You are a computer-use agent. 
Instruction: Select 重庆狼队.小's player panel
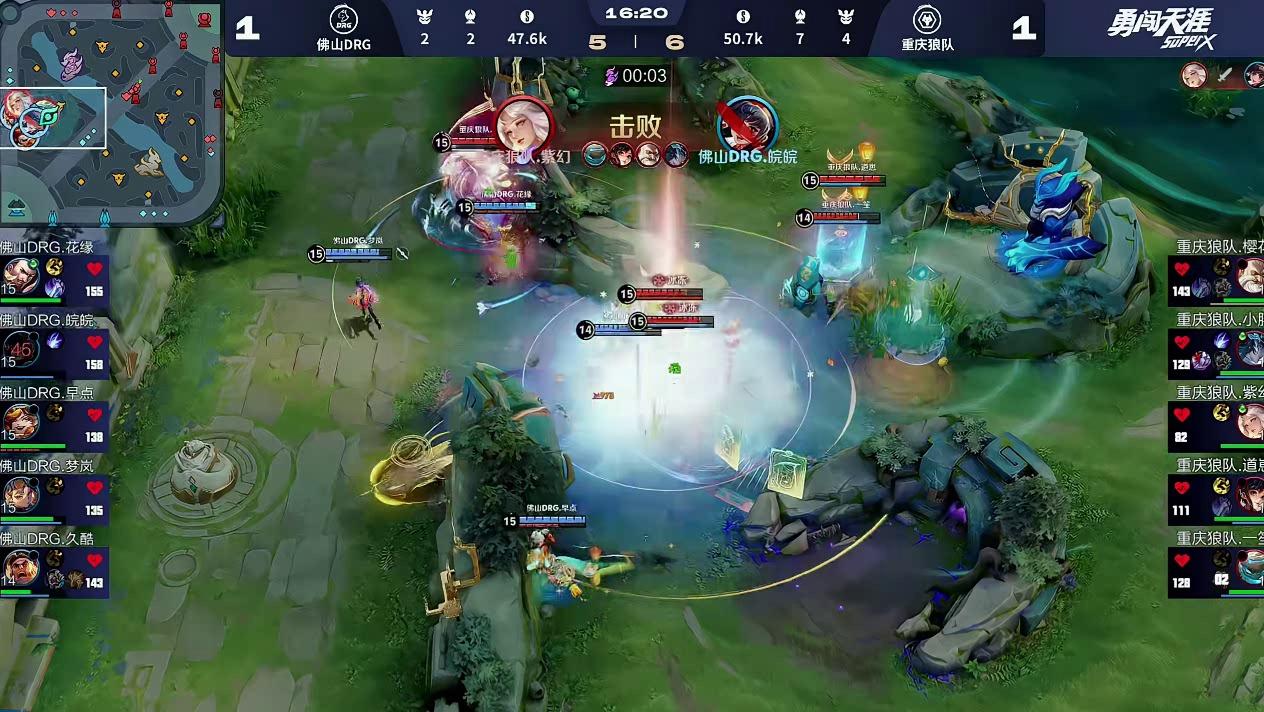pyautogui.click(x=1216, y=343)
